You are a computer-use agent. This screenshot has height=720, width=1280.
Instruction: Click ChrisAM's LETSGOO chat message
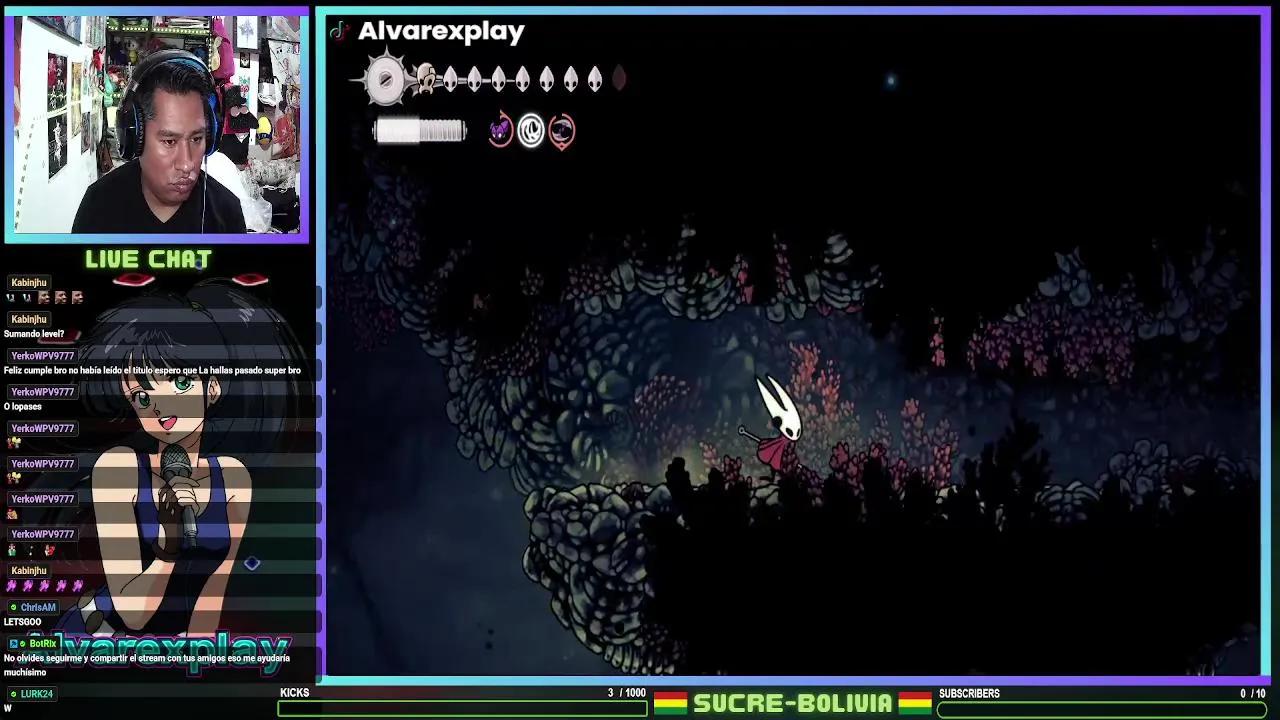click(22, 620)
